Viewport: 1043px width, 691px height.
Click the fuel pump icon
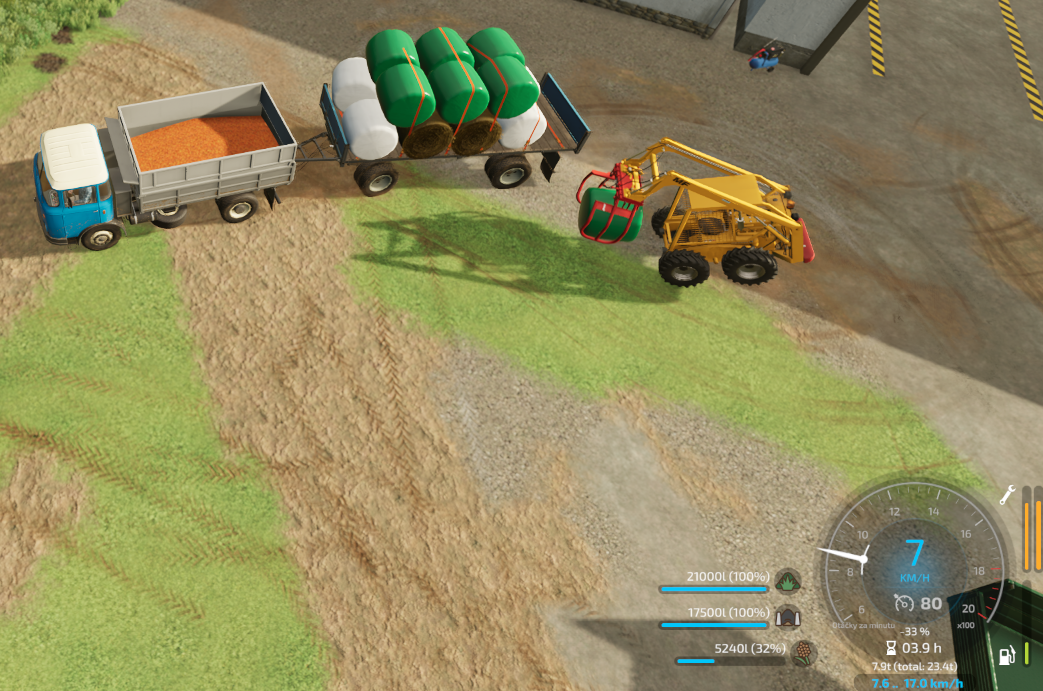1008,655
